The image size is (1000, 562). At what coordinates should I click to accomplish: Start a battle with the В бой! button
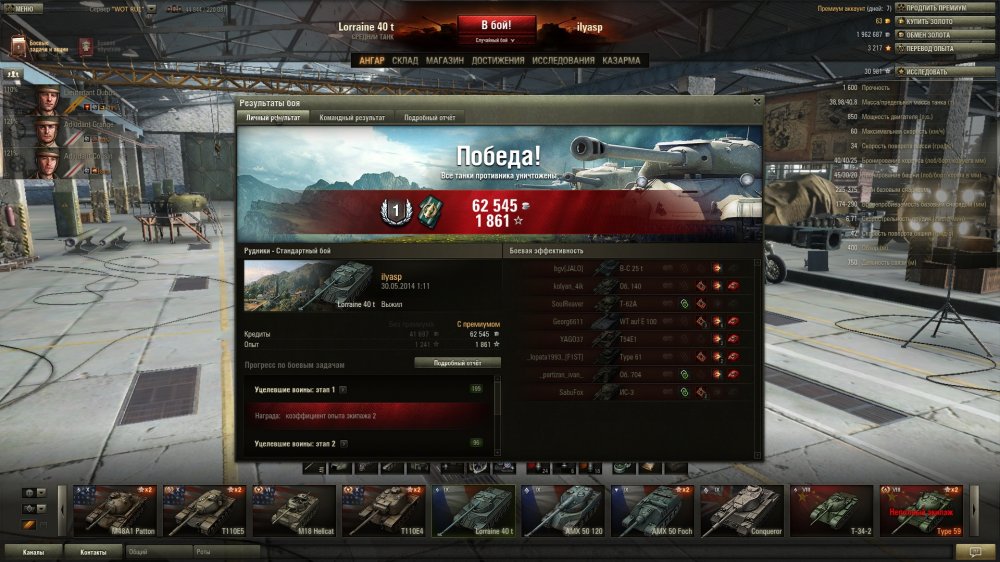[496, 25]
